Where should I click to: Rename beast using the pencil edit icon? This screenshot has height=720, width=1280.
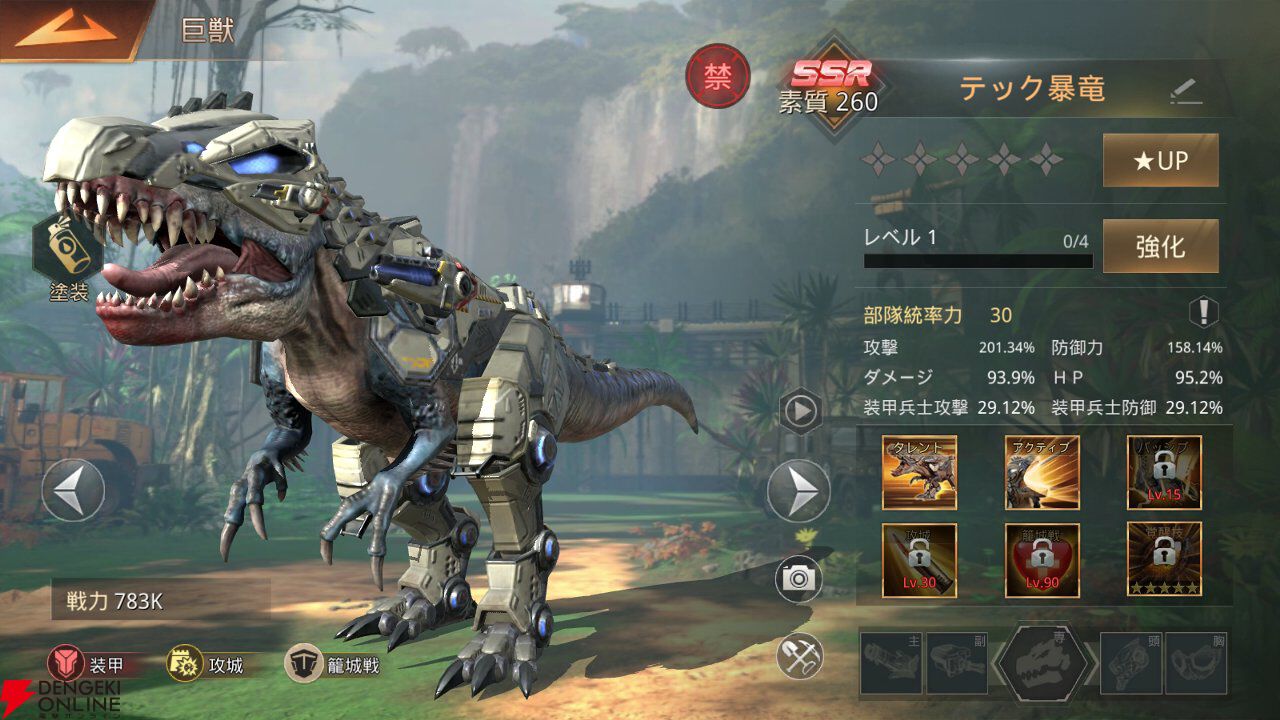1185,91
